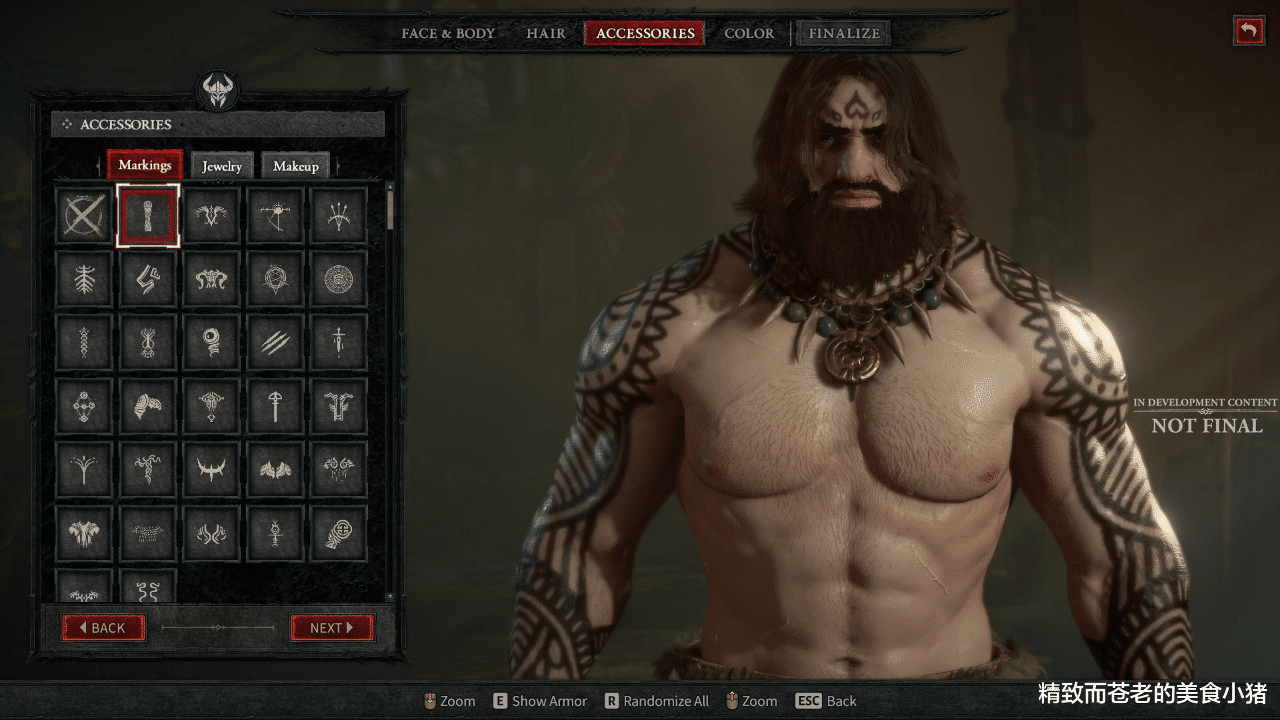Switch to the Jewelry sub-tab
This screenshot has height=720, width=1280.
coord(222,166)
